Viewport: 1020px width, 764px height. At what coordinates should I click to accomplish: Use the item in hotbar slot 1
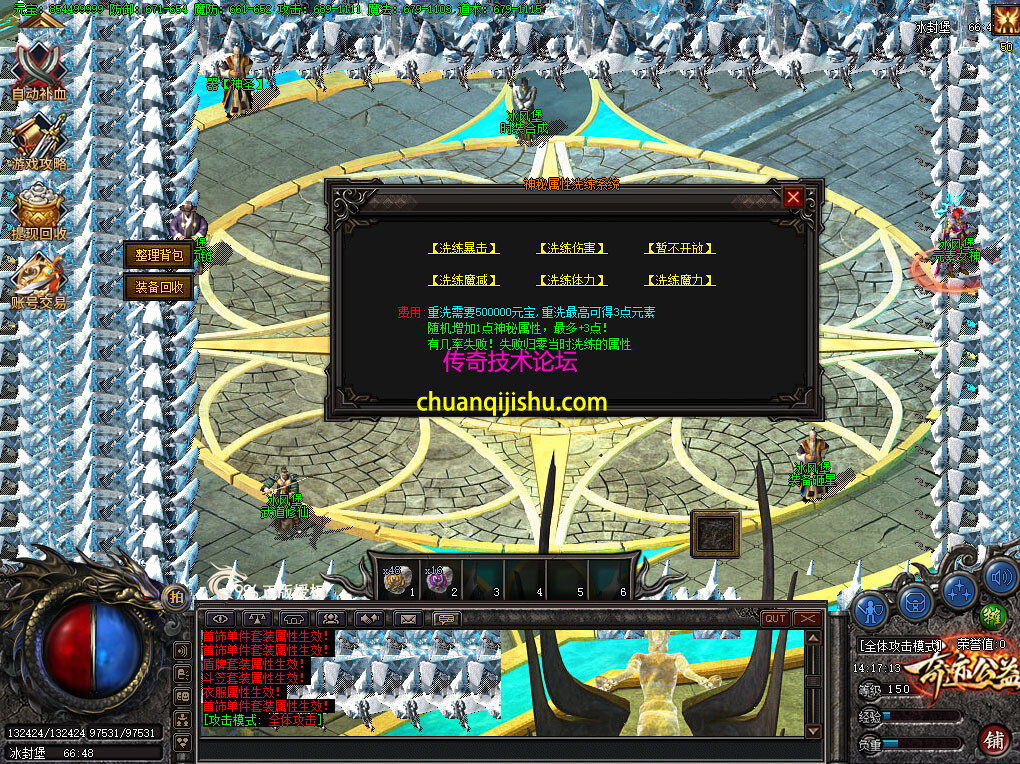(397, 579)
